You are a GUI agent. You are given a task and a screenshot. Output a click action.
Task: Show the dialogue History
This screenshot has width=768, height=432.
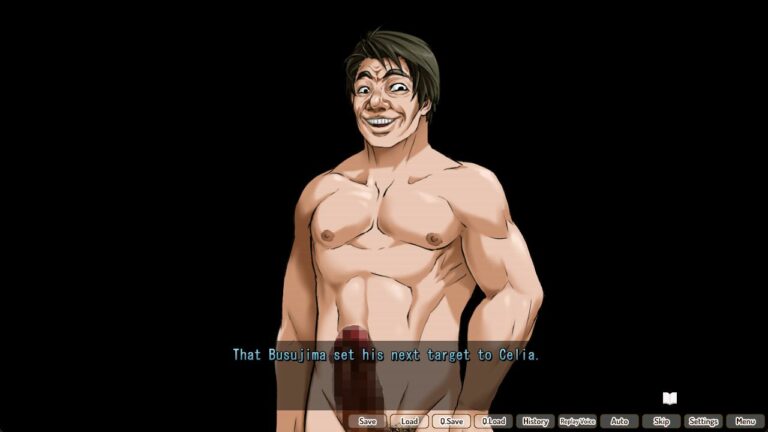coord(535,421)
